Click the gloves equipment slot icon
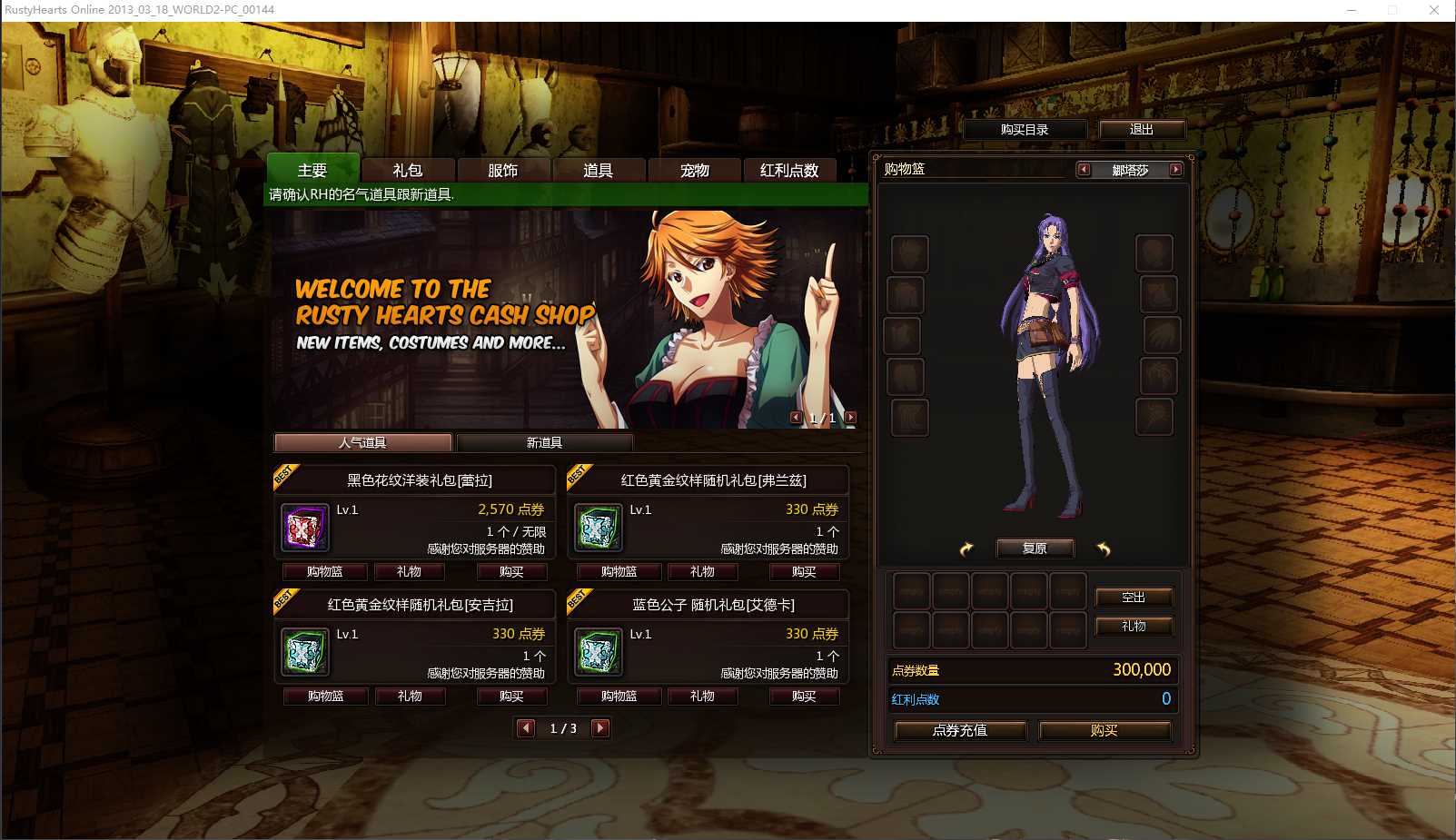Image resolution: width=1456 pixels, height=840 pixels. pyautogui.click(x=1158, y=335)
